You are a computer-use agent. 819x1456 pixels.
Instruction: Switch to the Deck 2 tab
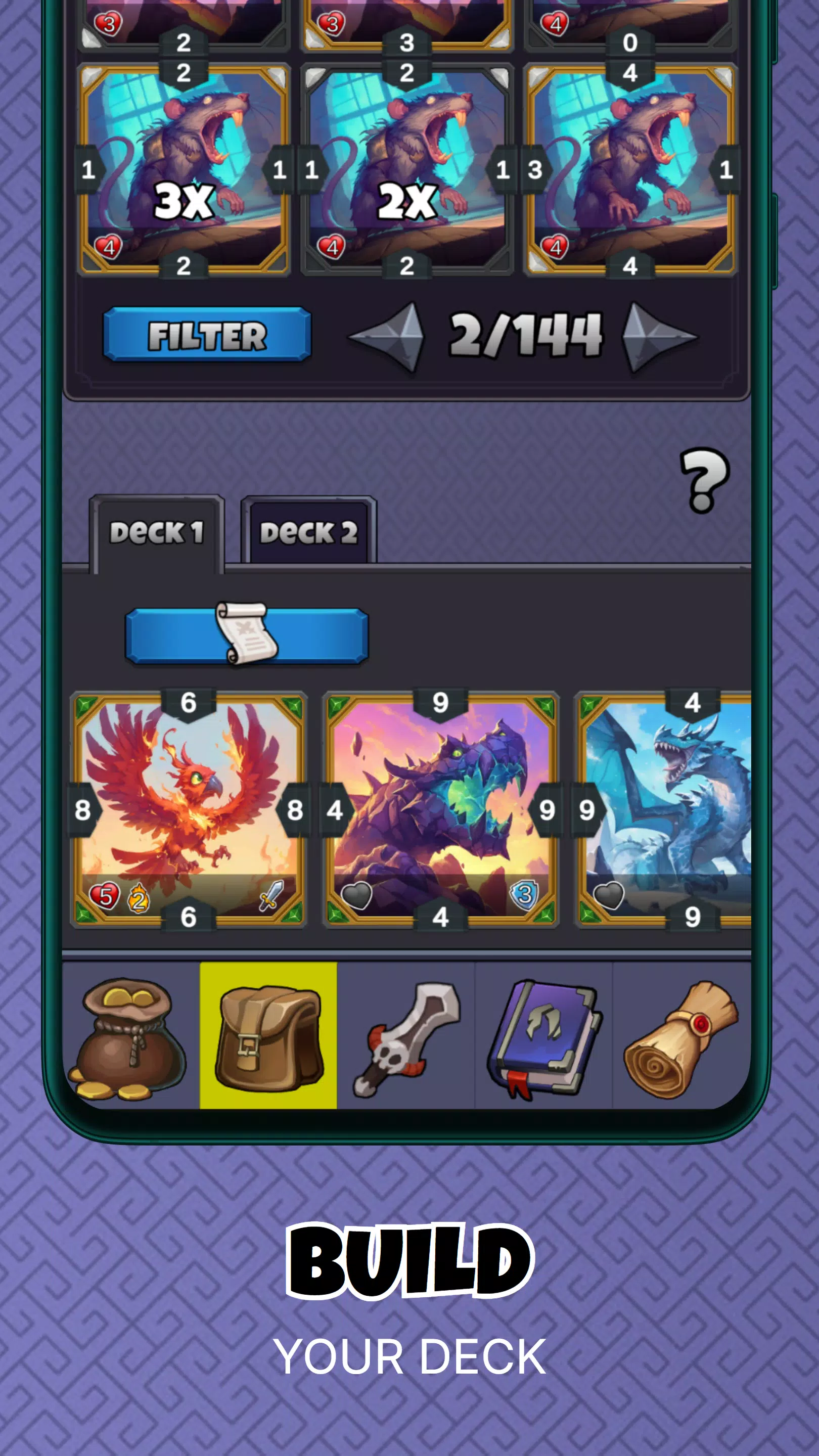pyautogui.click(x=310, y=532)
